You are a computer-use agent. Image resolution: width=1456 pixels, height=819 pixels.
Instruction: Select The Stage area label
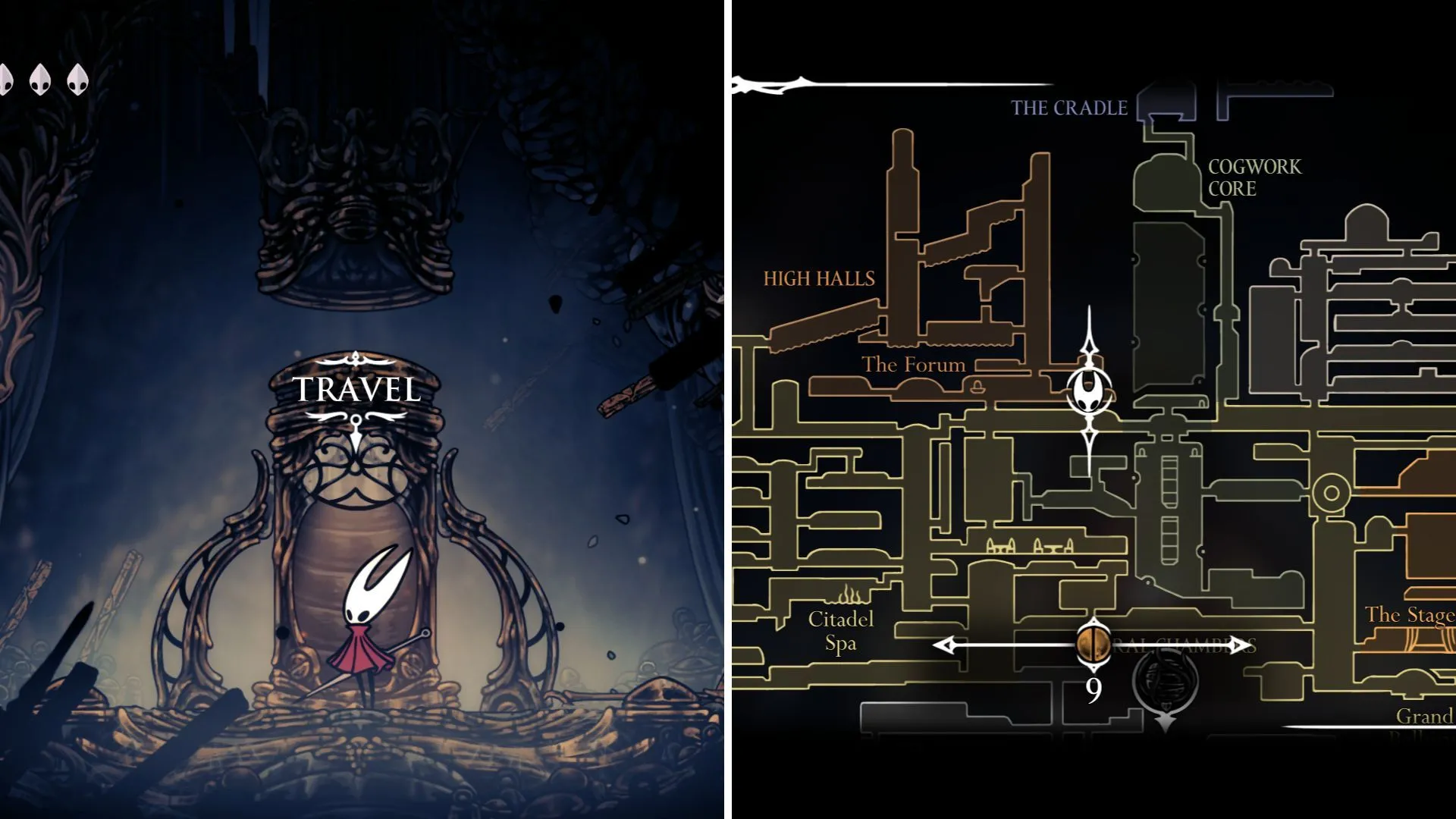1409,614
